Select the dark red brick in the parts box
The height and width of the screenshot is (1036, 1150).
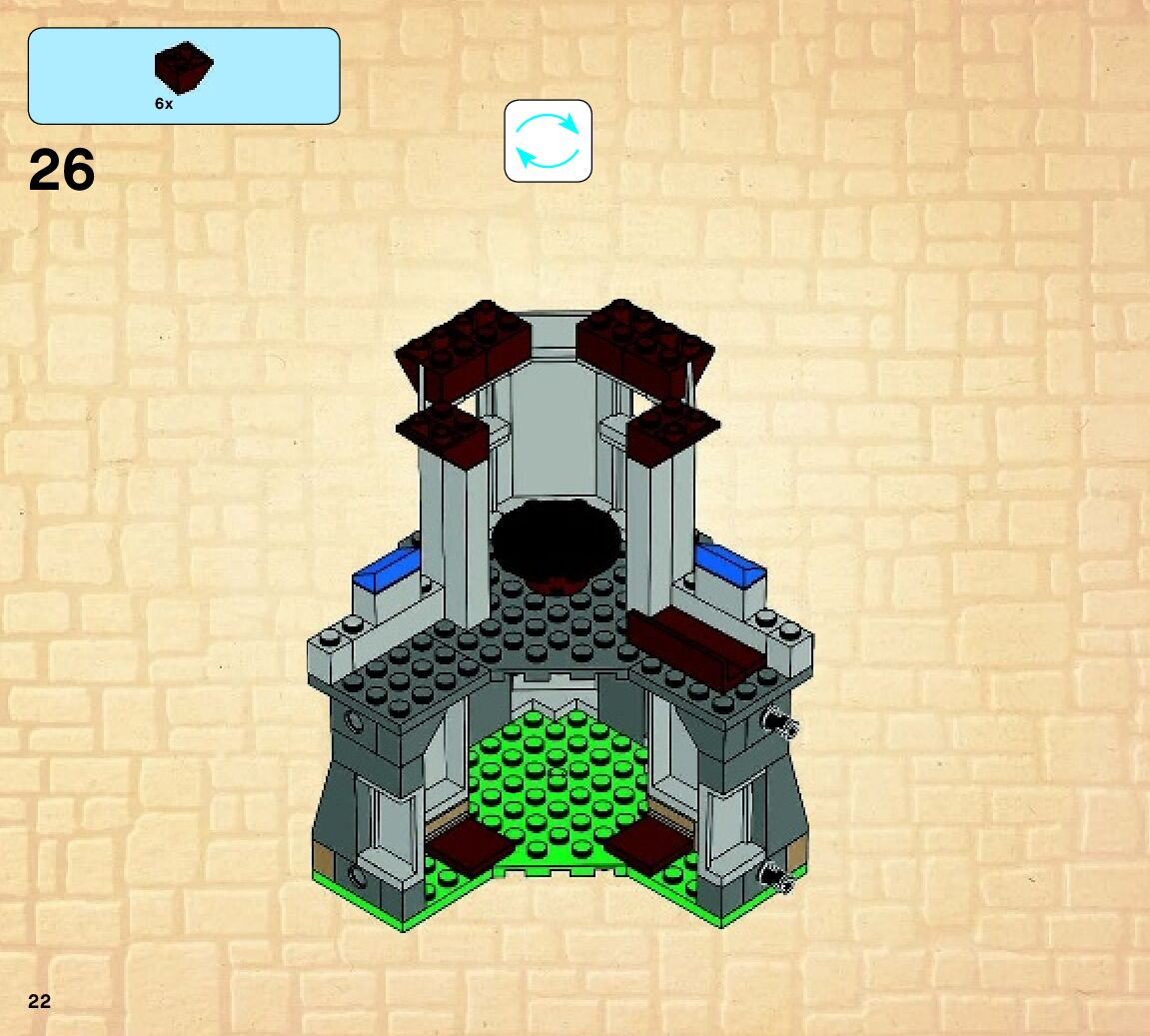184,67
